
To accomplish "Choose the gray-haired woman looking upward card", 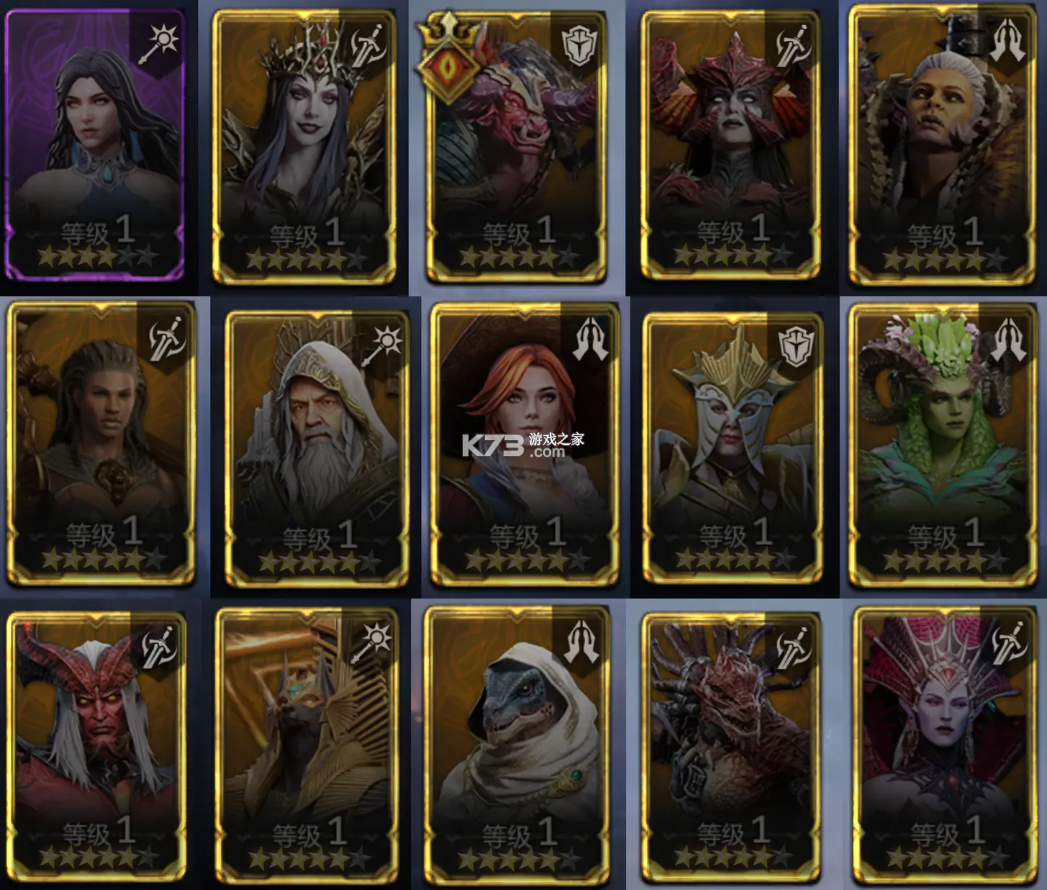I will coord(941,147).
